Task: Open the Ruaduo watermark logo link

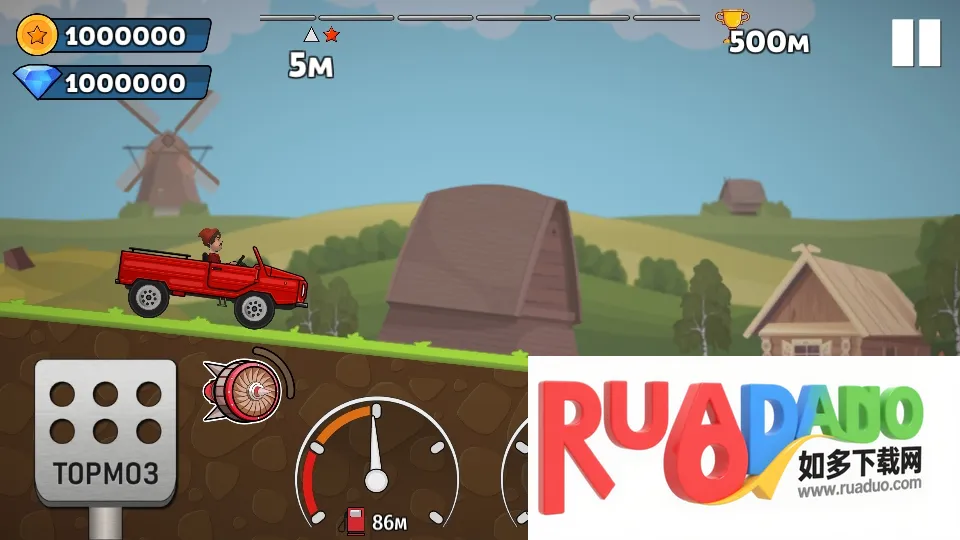Action: click(x=742, y=446)
